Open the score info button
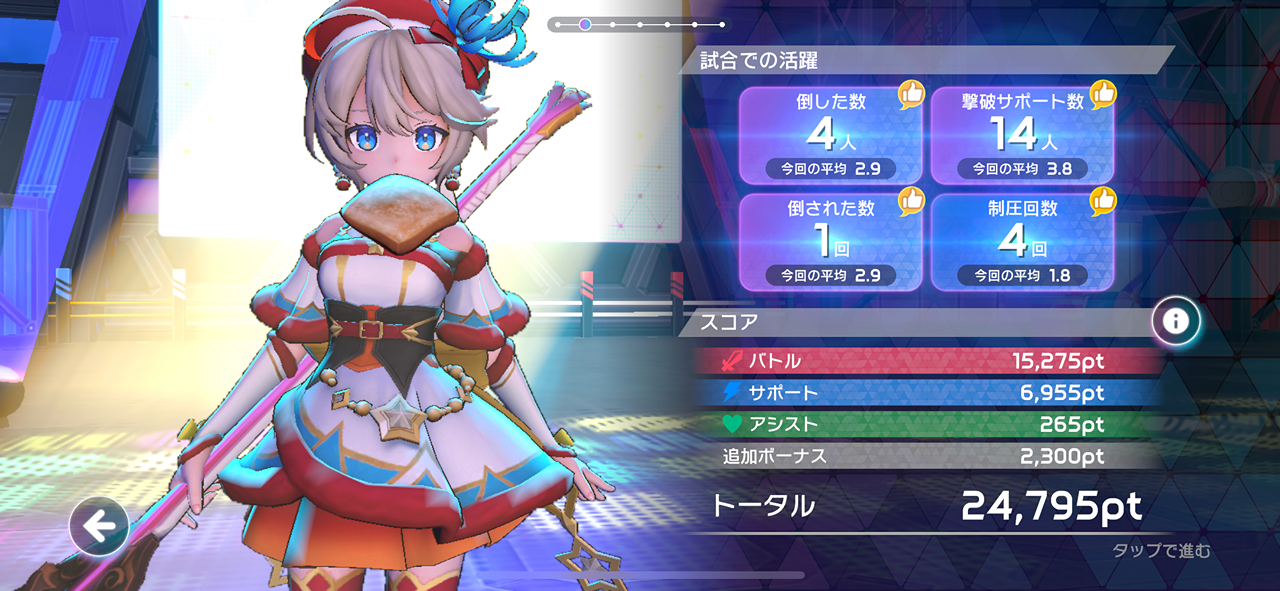The image size is (1280, 591). point(1176,321)
